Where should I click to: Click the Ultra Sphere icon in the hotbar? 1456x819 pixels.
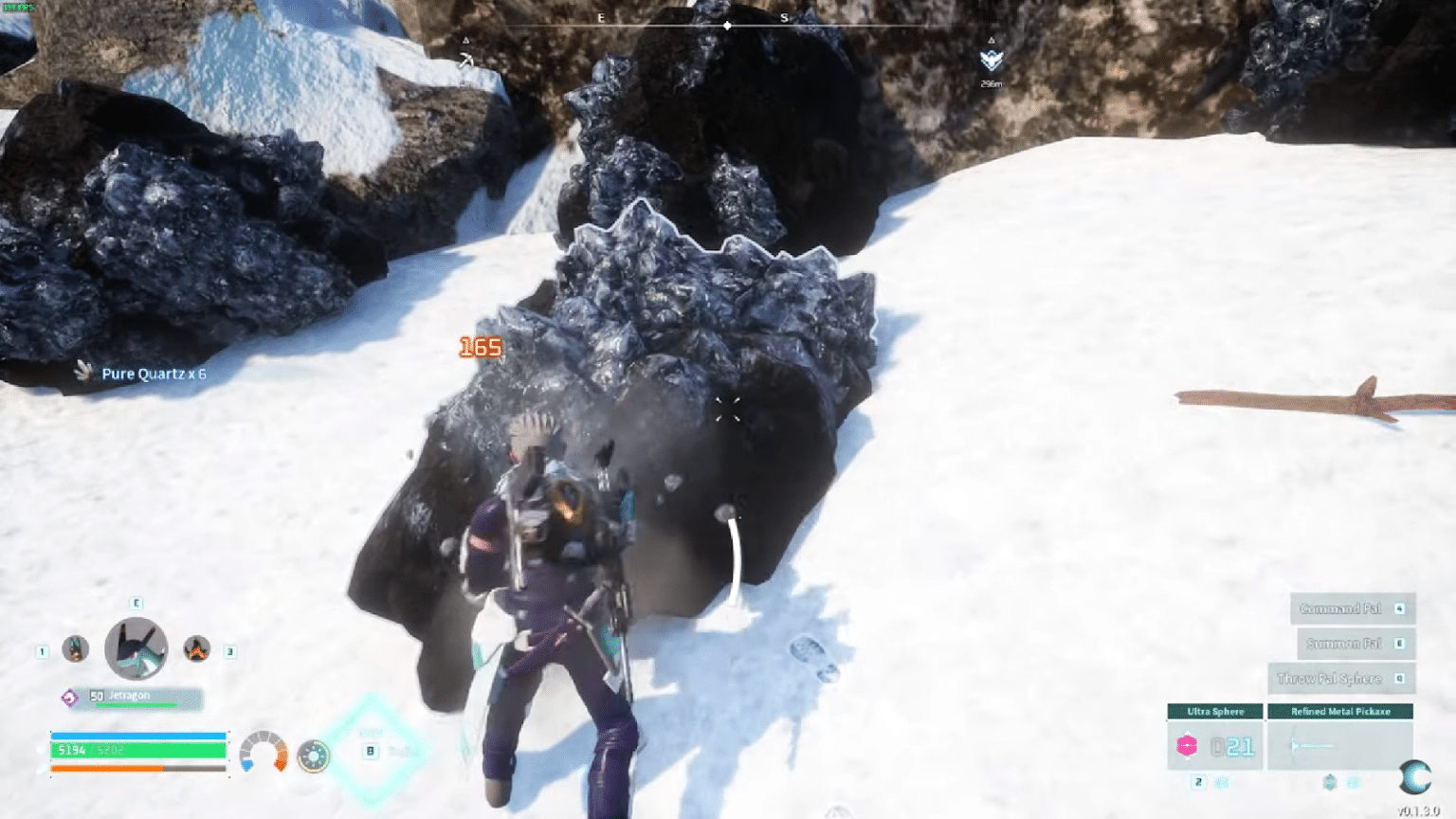(x=1187, y=745)
